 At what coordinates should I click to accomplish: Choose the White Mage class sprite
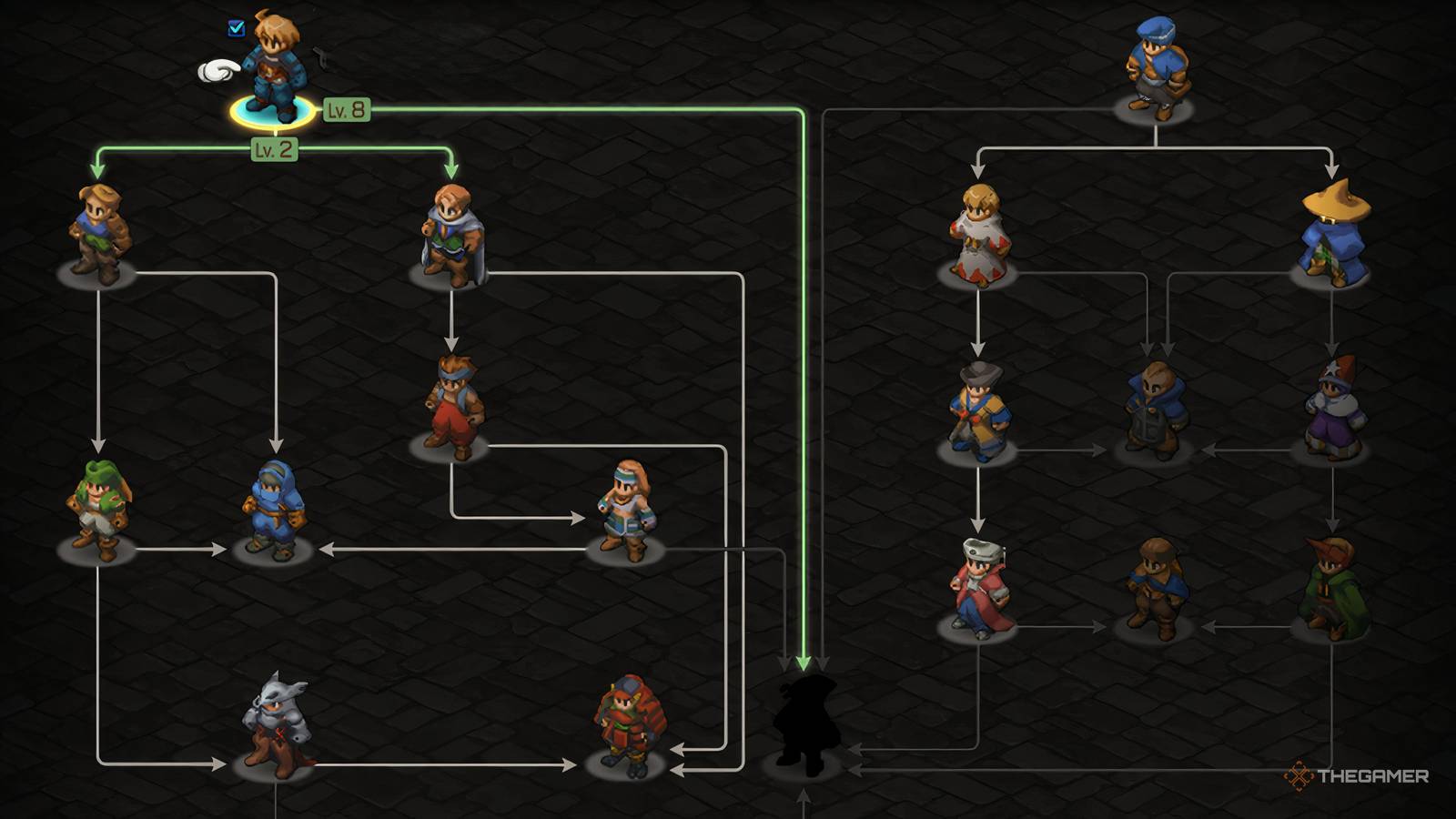tap(980, 232)
